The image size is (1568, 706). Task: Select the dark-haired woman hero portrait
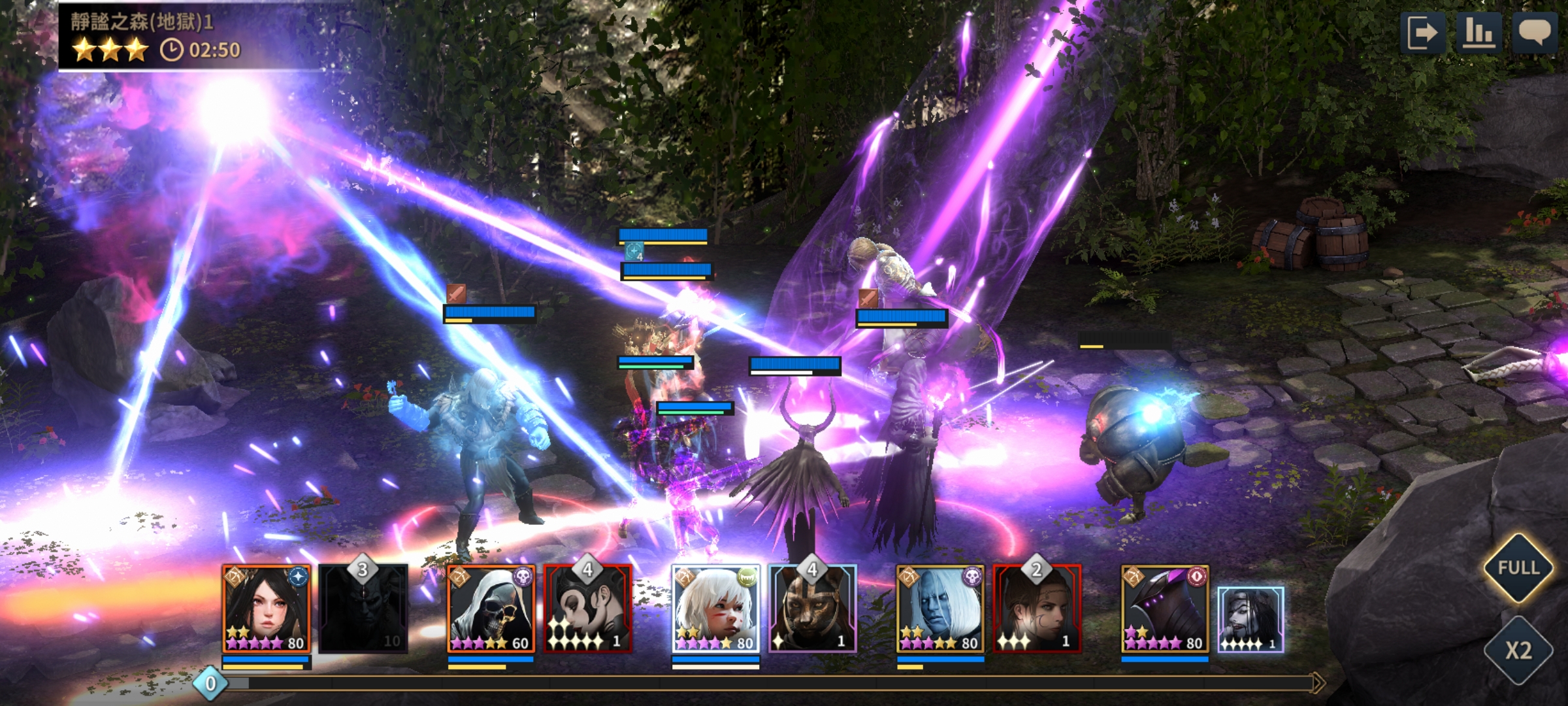pyautogui.click(x=266, y=609)
